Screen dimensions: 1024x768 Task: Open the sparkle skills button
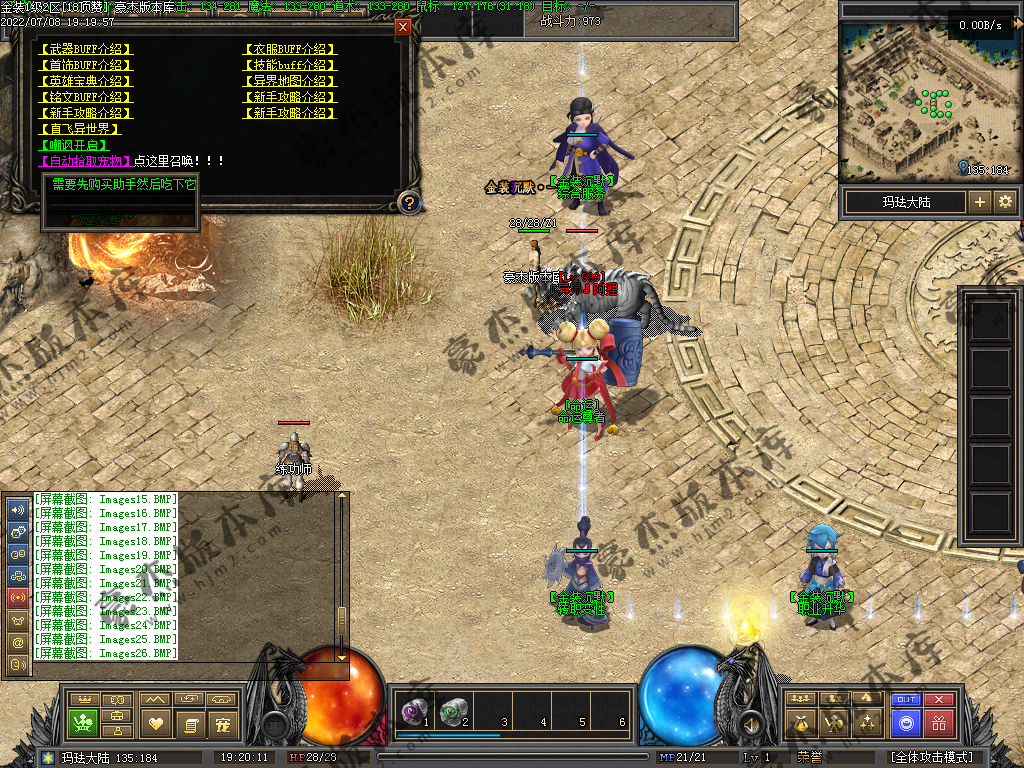click(x=870, y=722)
